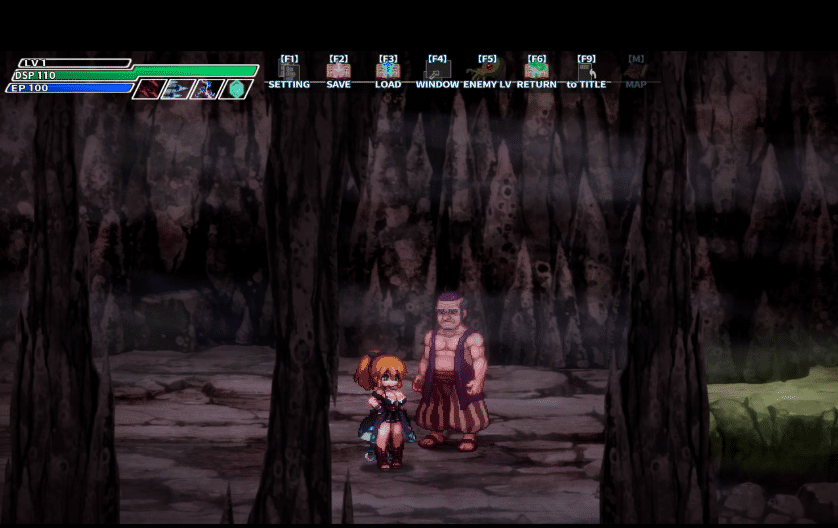Click the SAVE chest icon
This screenshot has width=838, height=528.
click(338, 72)
